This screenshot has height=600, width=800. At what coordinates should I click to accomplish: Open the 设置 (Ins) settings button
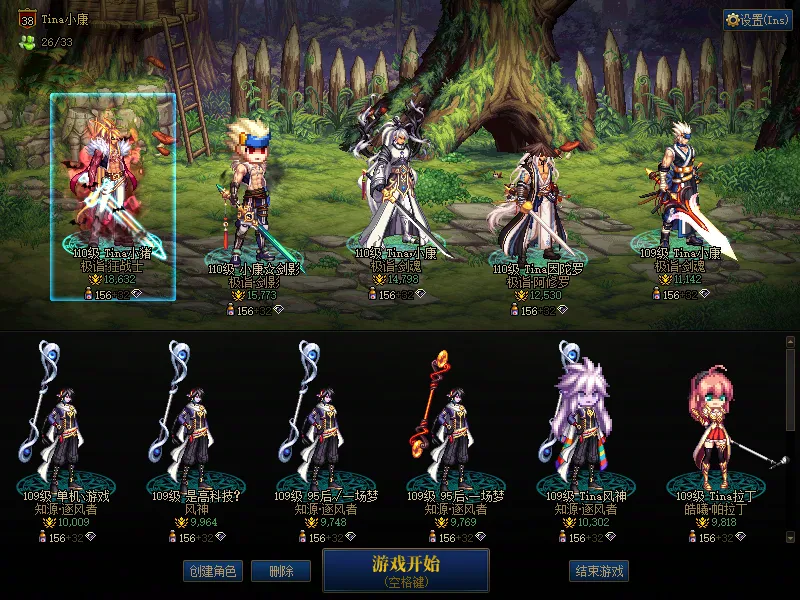757,20
